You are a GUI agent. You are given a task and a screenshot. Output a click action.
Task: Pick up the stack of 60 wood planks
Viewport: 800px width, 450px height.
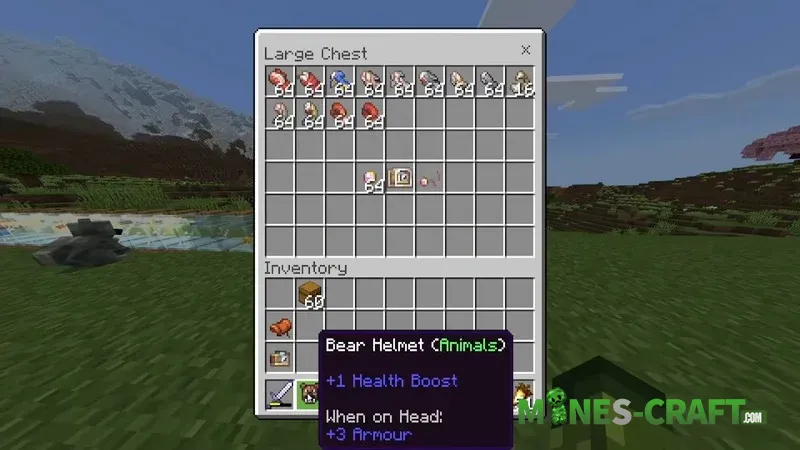coord(310,295)
